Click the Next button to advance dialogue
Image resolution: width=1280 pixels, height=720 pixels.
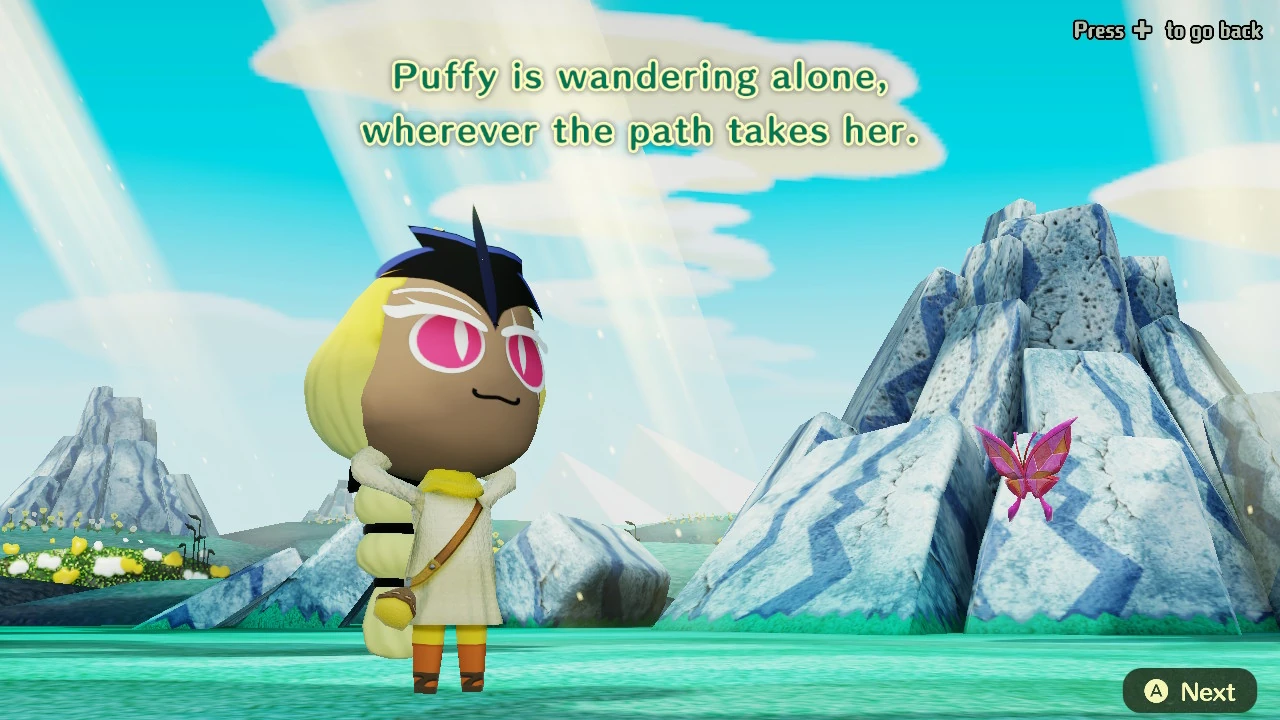pos(1188,691)
